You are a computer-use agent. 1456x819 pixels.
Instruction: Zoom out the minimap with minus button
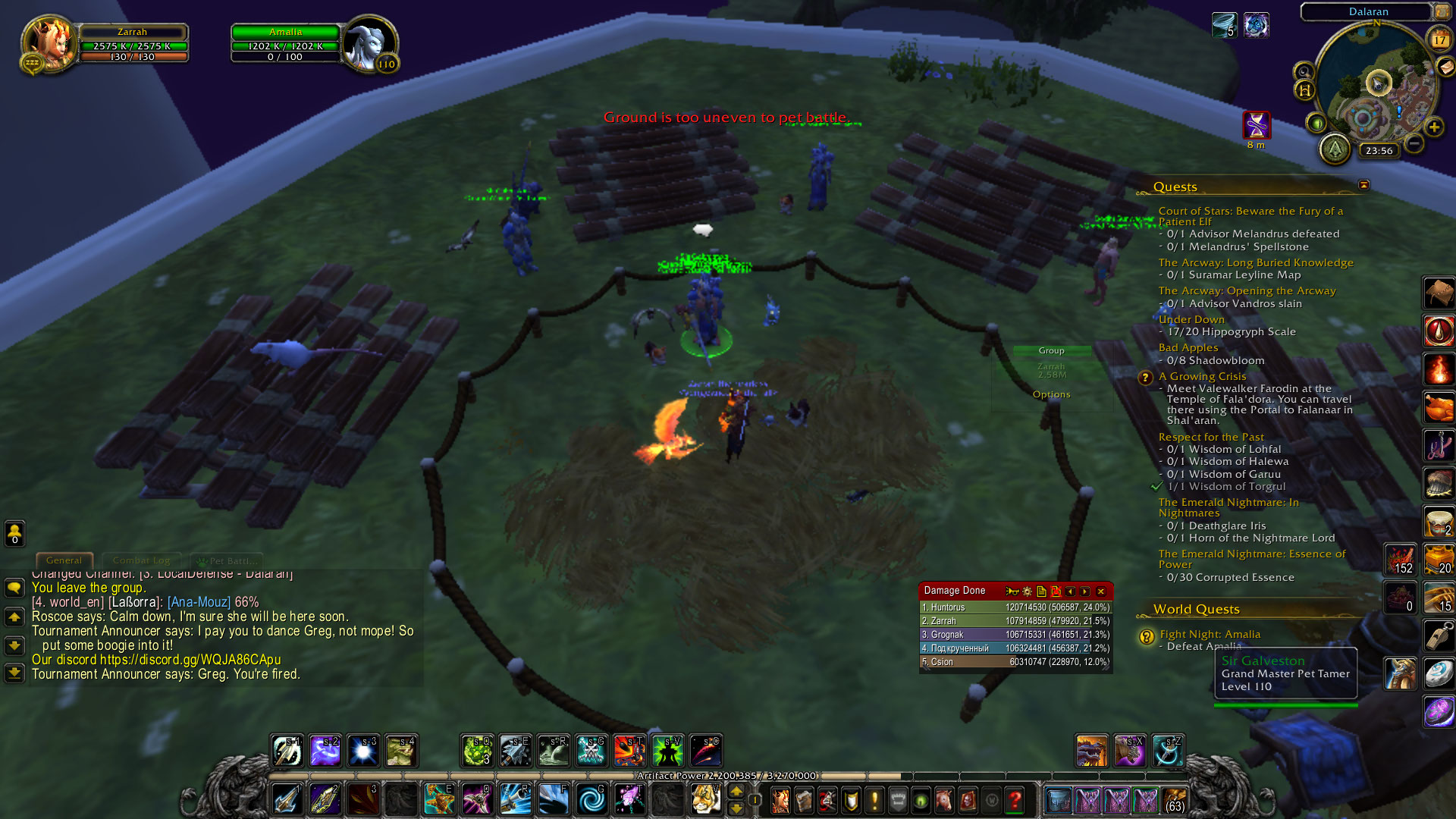pos(1414,143)
